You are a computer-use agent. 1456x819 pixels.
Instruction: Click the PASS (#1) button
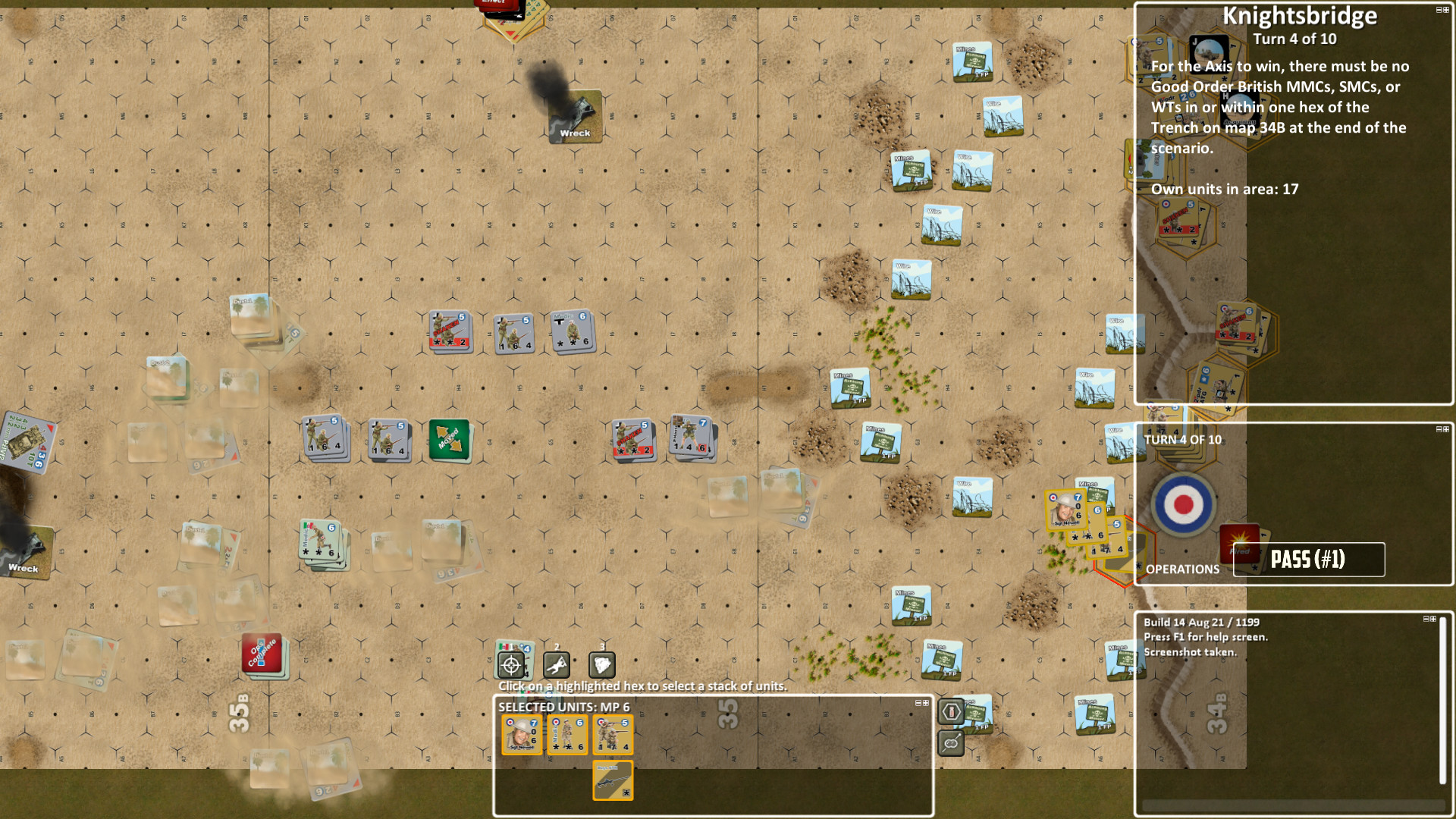tap(1308, 560)
